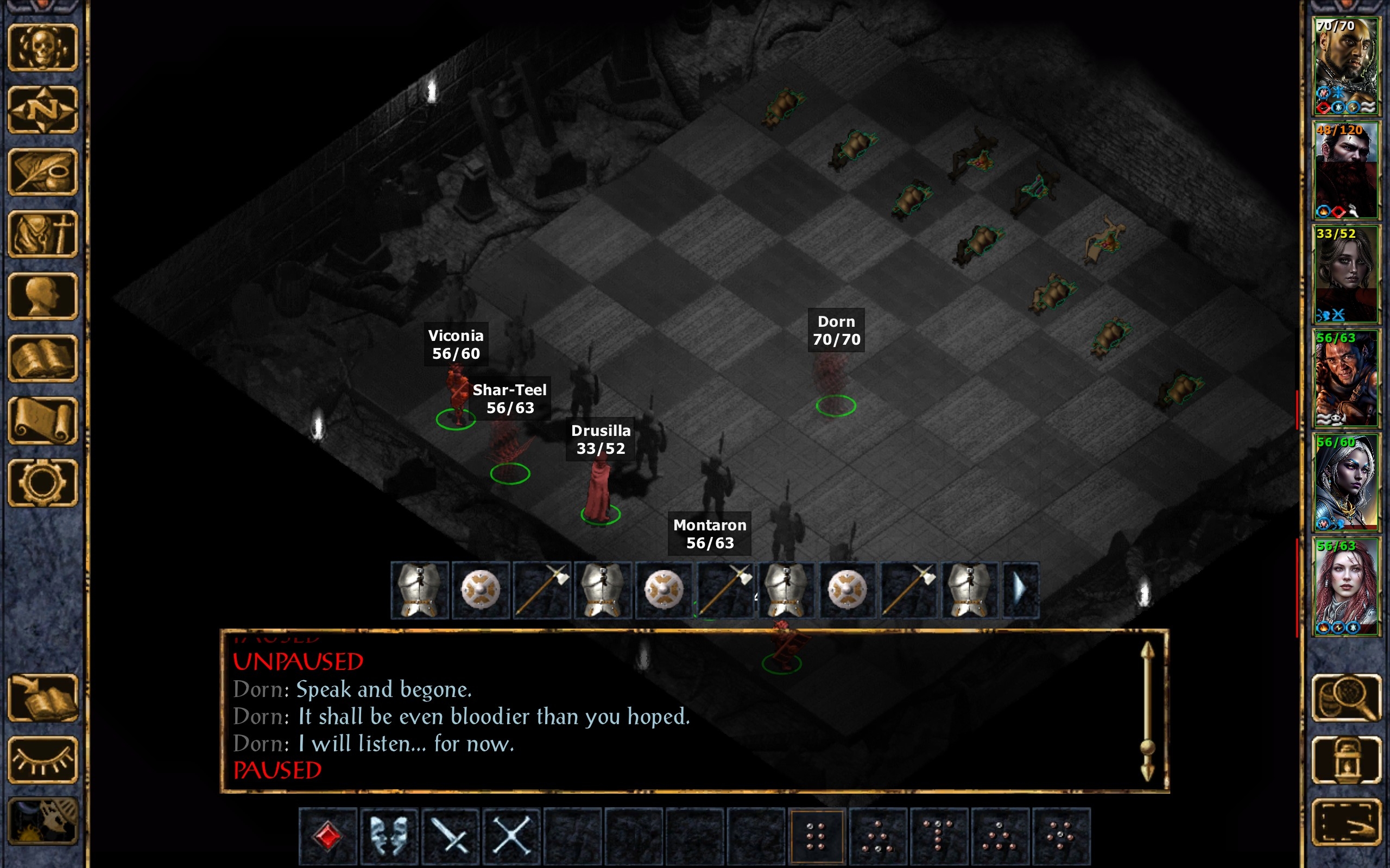
Task: Open the mage spellbook
Action: (x=42, y=358)
